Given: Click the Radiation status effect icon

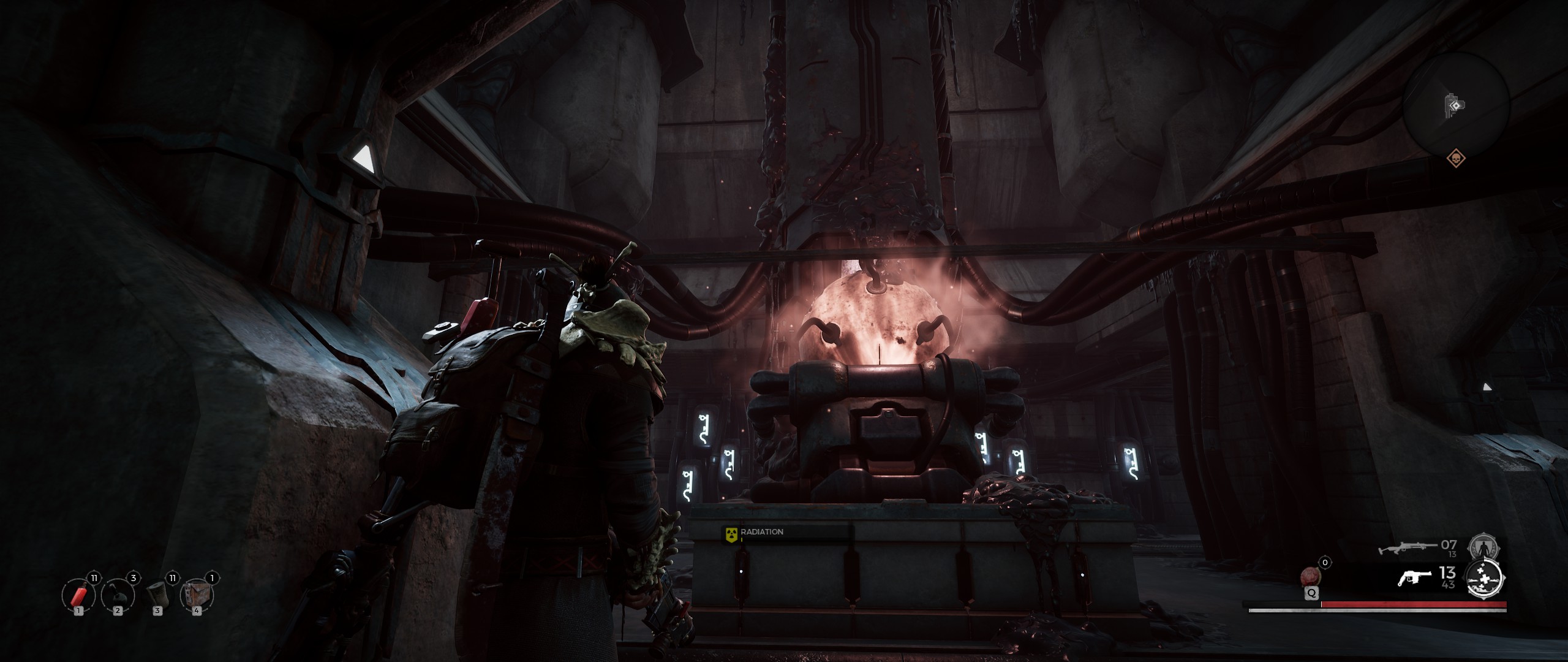Looking at the screenshot, I should [x=730, y=533].
